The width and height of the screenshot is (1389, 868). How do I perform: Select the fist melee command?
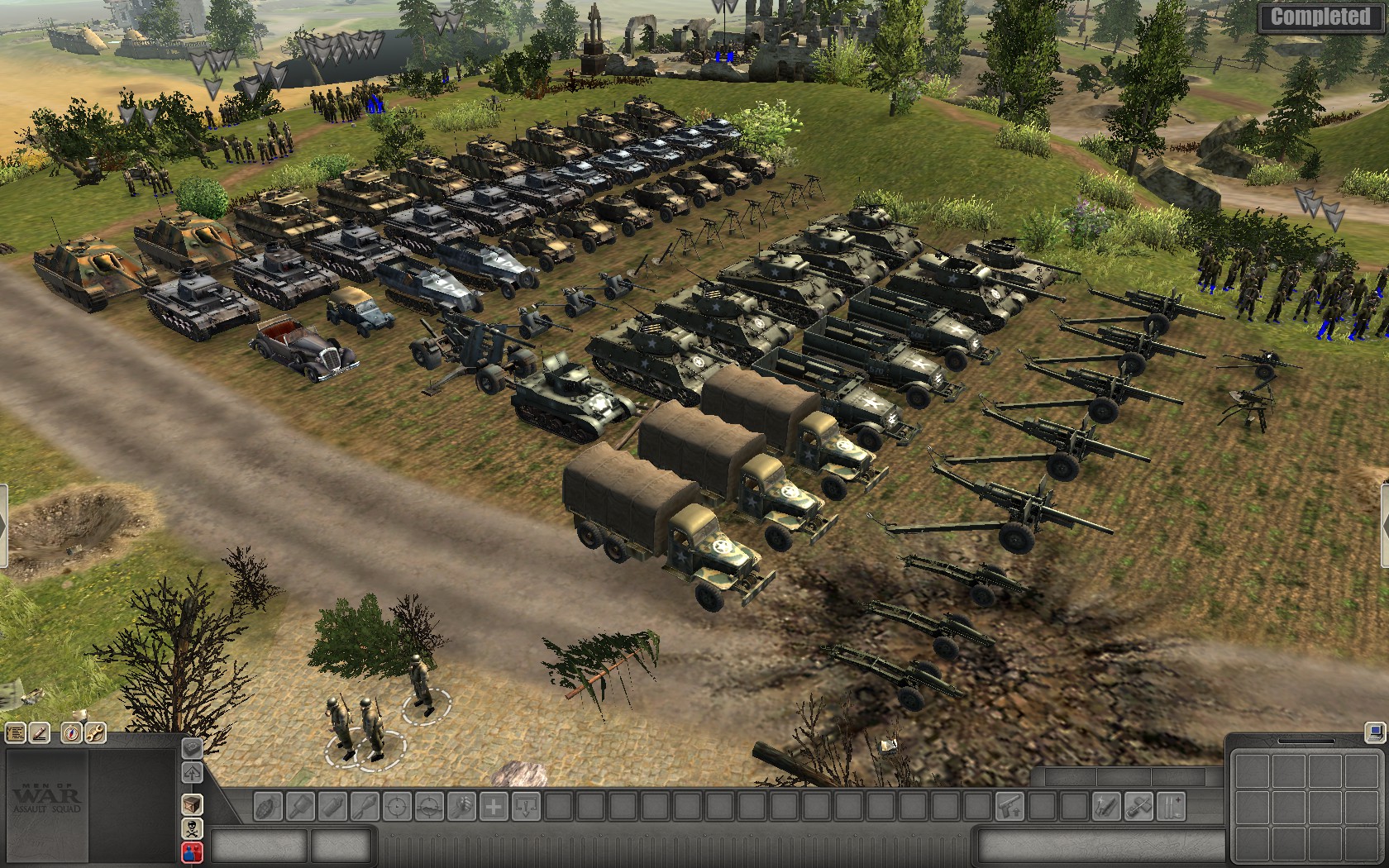[461, 806]
